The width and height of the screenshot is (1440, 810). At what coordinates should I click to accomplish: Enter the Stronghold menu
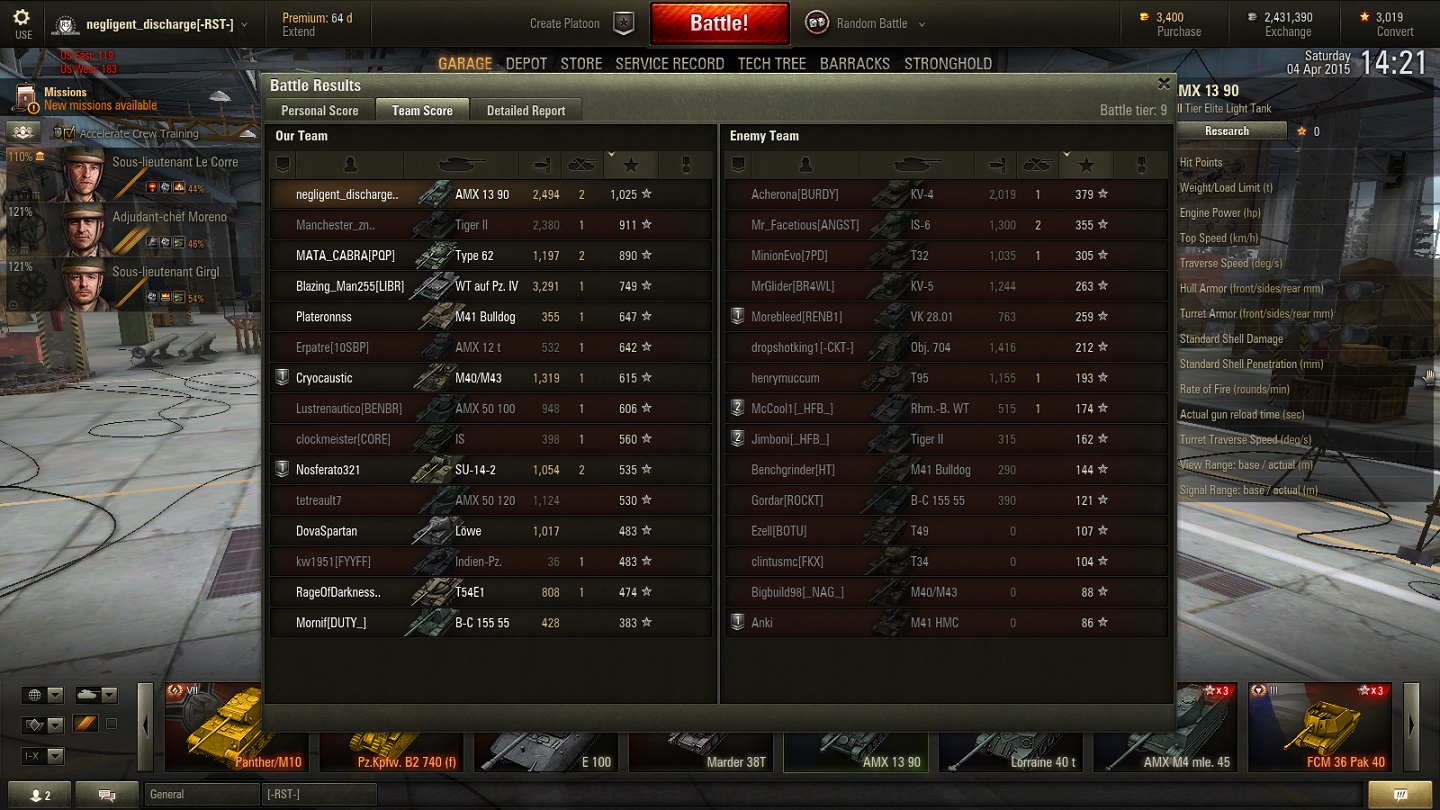pos(947,63)
